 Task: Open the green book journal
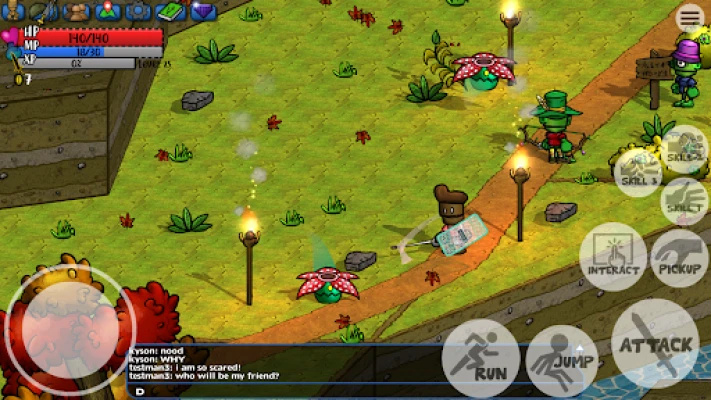172,12
